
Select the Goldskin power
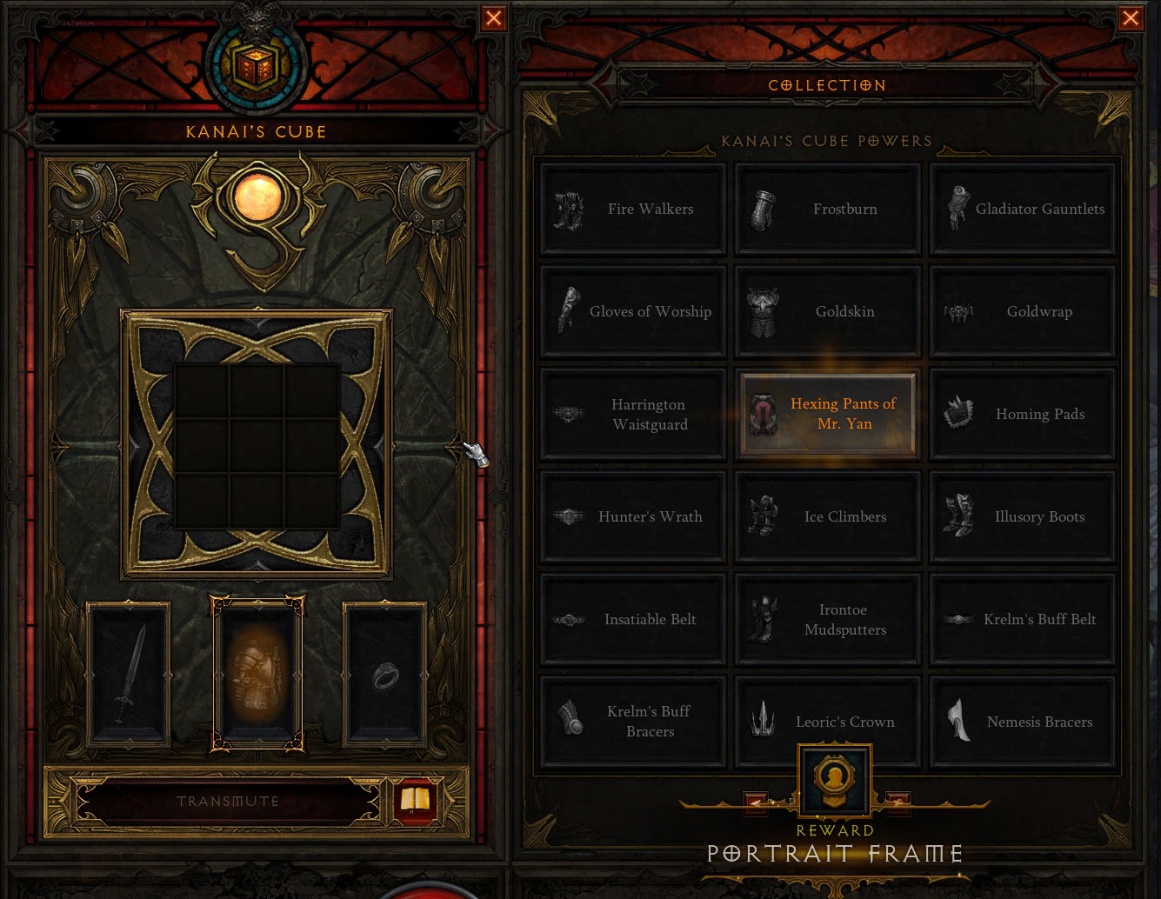coord(827,311)
